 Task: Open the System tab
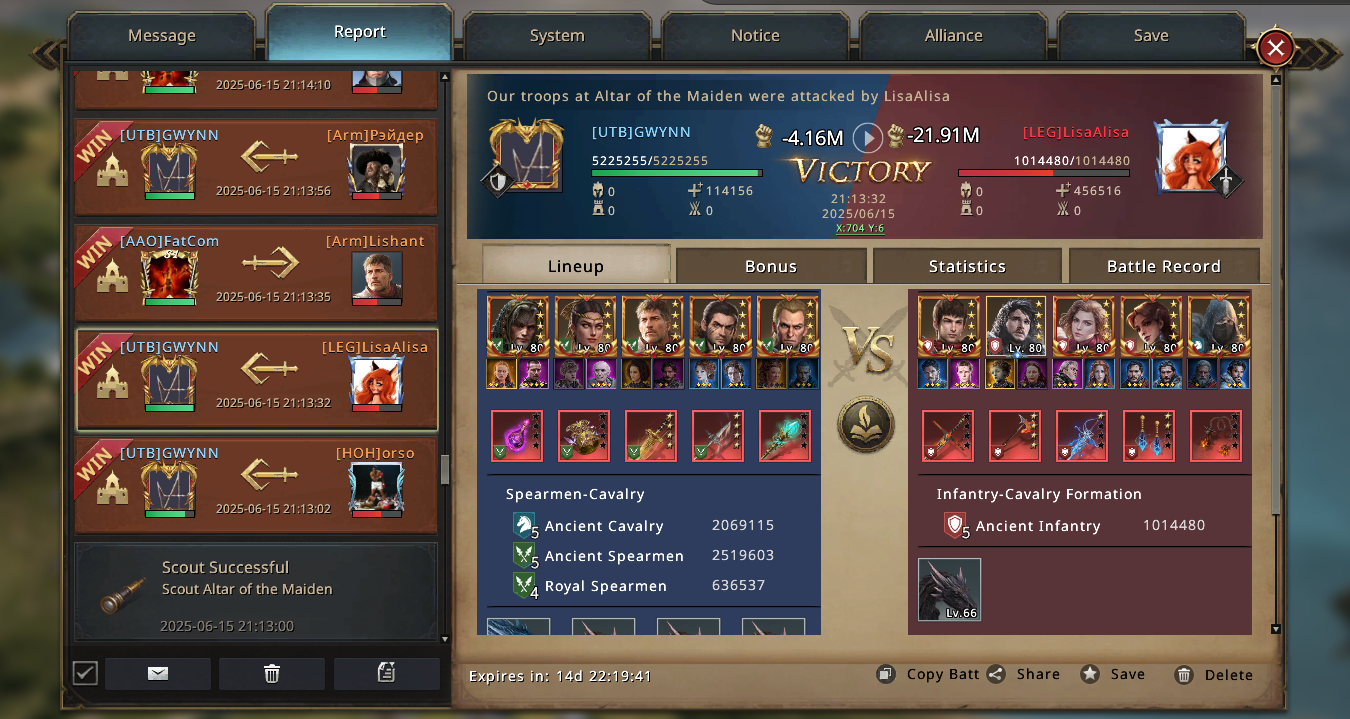(557, 36)
